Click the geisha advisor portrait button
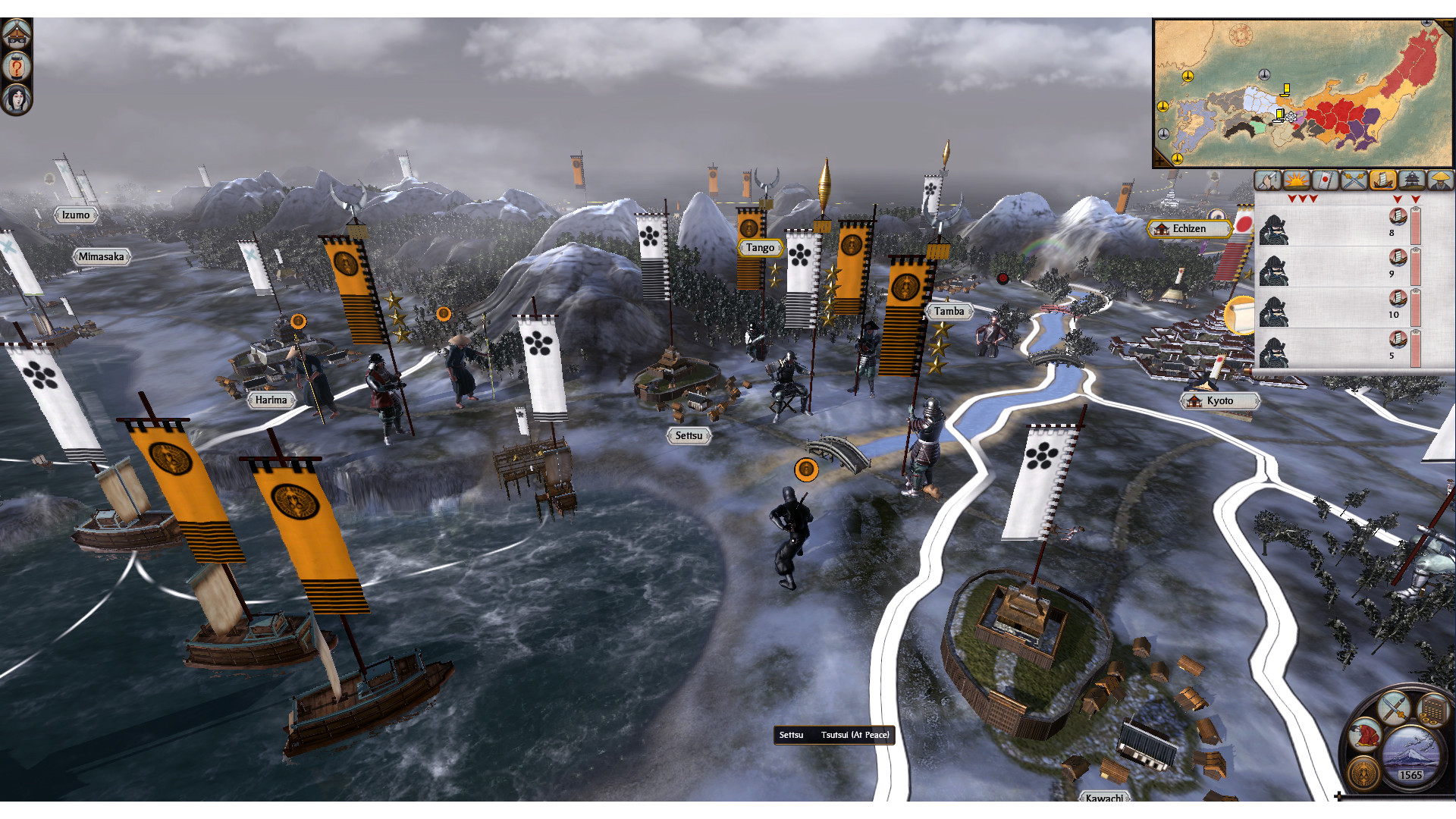The height and width of the screenshot is (819, 1456). [x=16, y=99]
